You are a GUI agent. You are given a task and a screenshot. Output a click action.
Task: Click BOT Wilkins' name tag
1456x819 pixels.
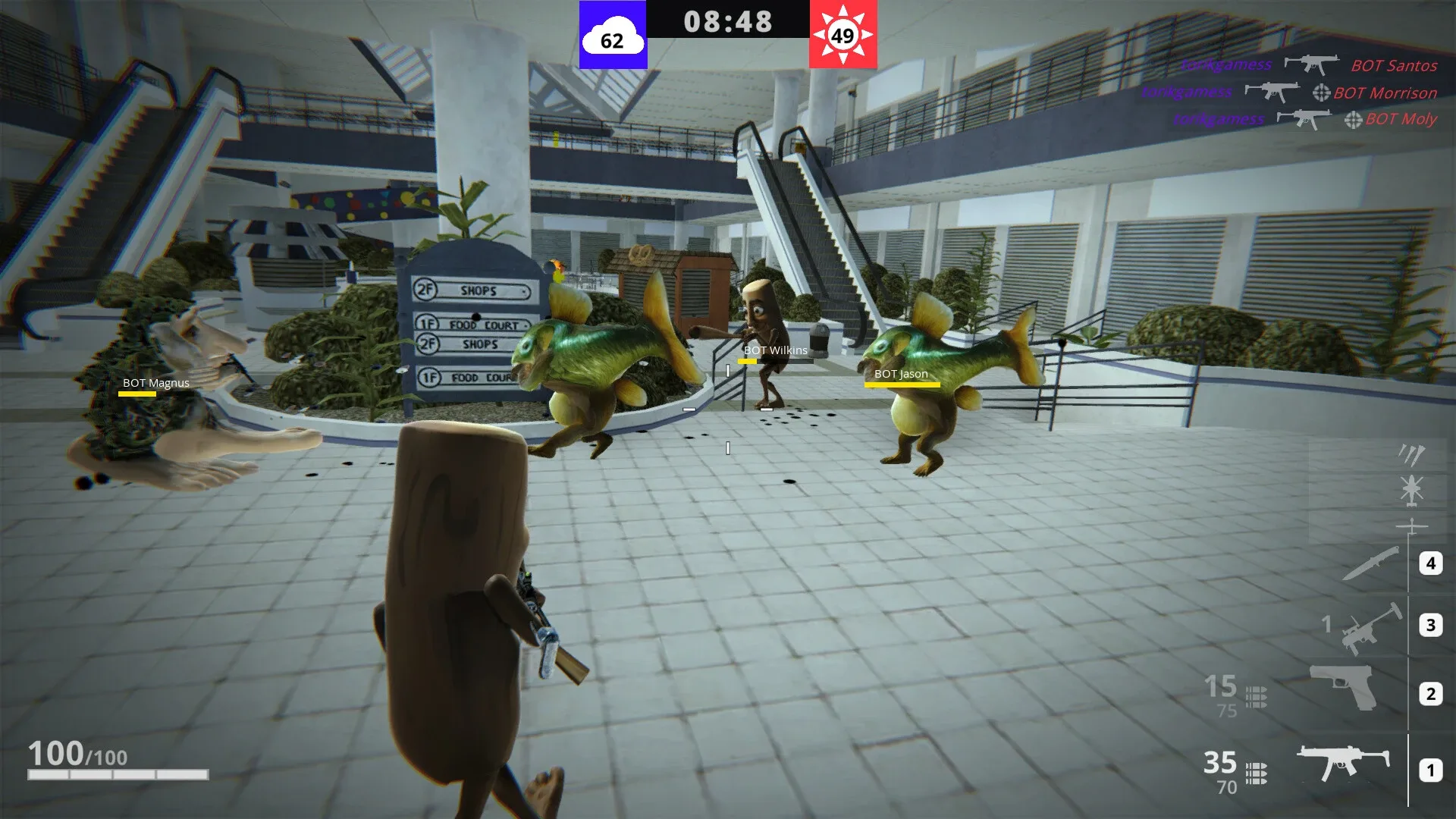(x=774, y=350)
